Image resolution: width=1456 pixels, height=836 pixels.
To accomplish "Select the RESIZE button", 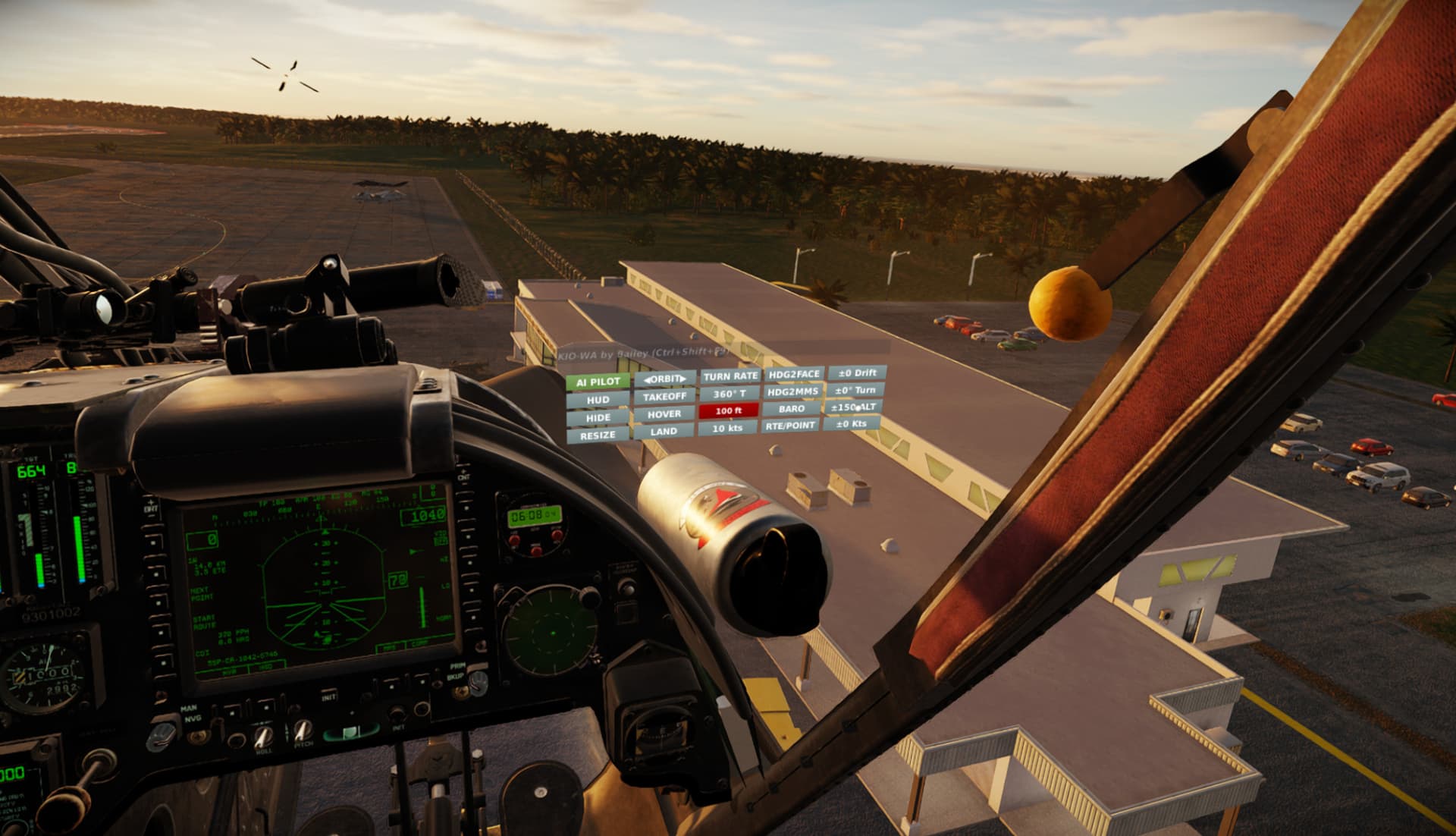I will 598,435.
